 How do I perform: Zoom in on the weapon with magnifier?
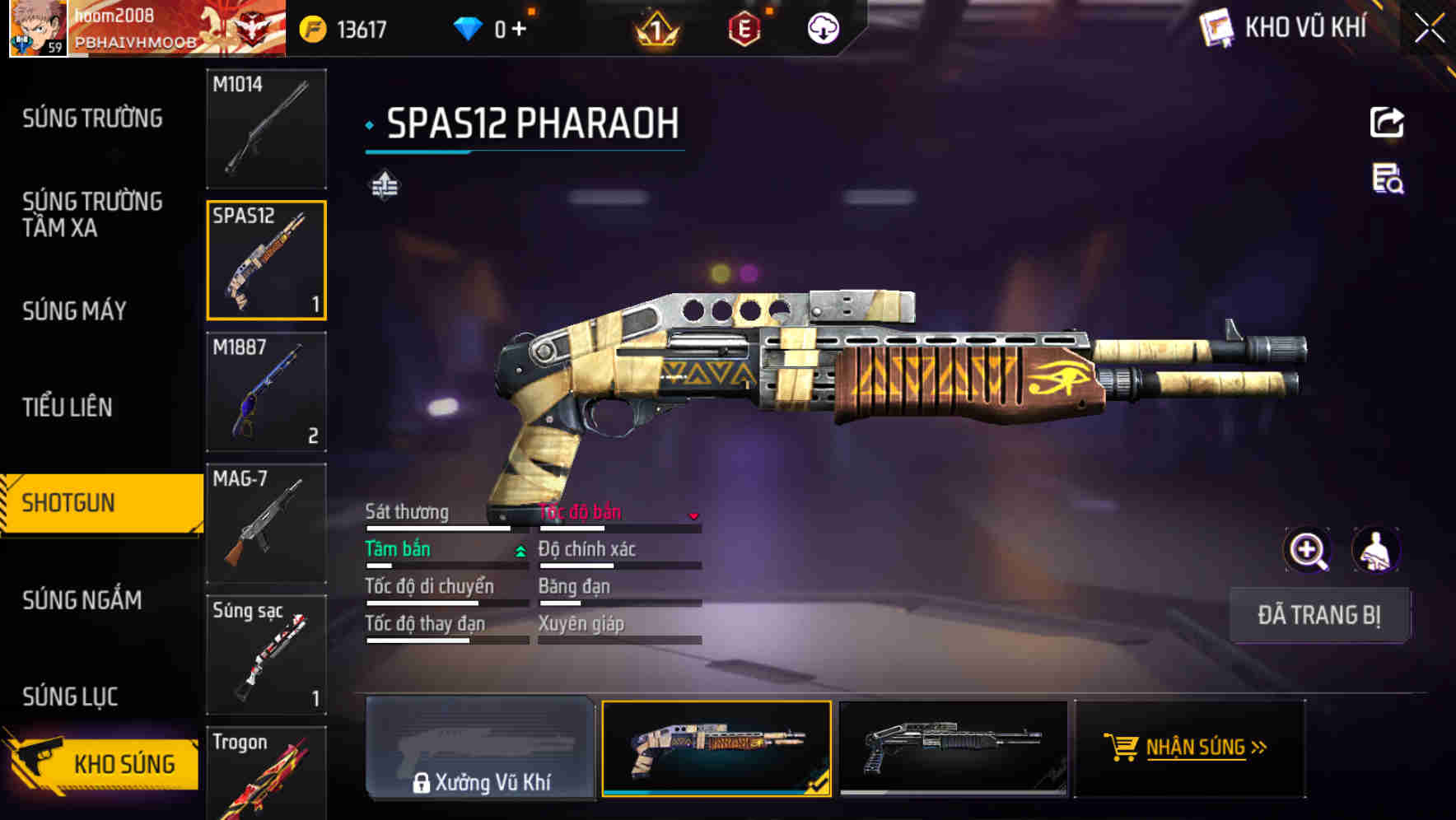click(x=1307, y=550)
